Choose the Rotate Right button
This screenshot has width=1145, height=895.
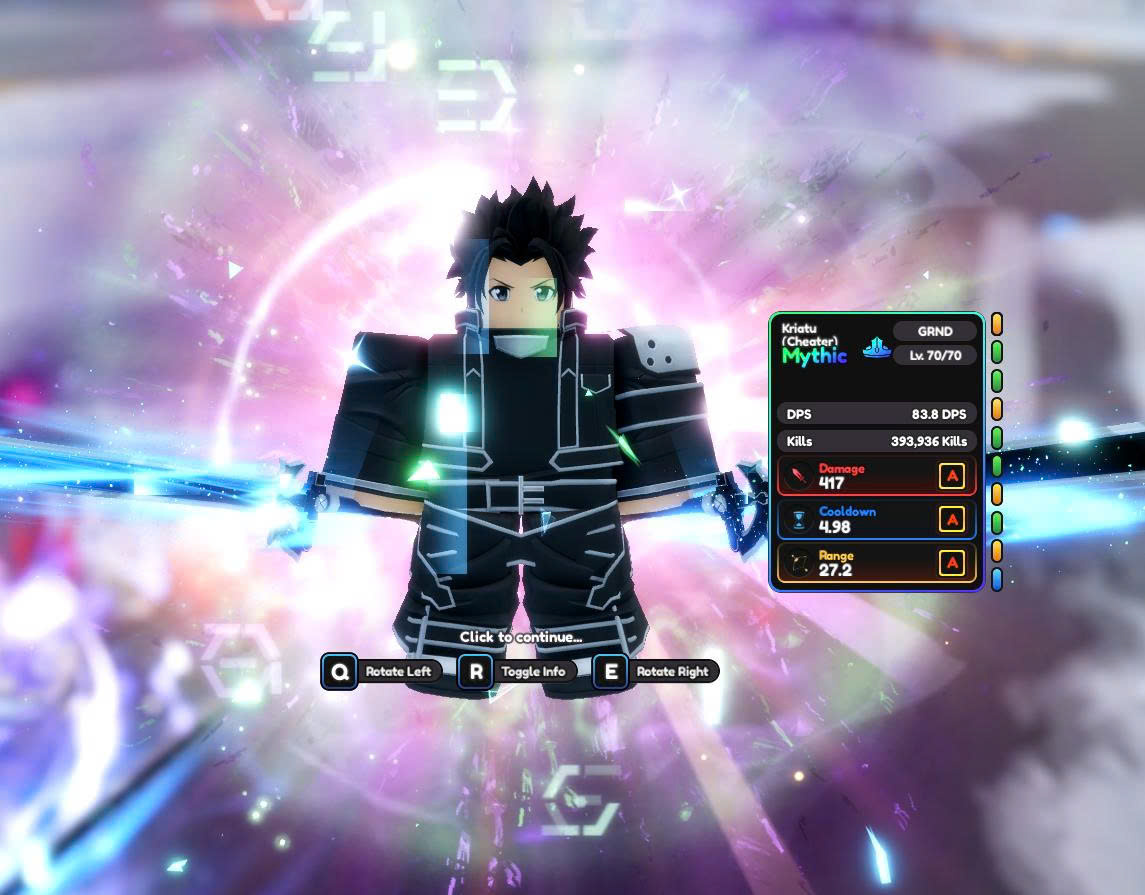click(x=655, y=671)
